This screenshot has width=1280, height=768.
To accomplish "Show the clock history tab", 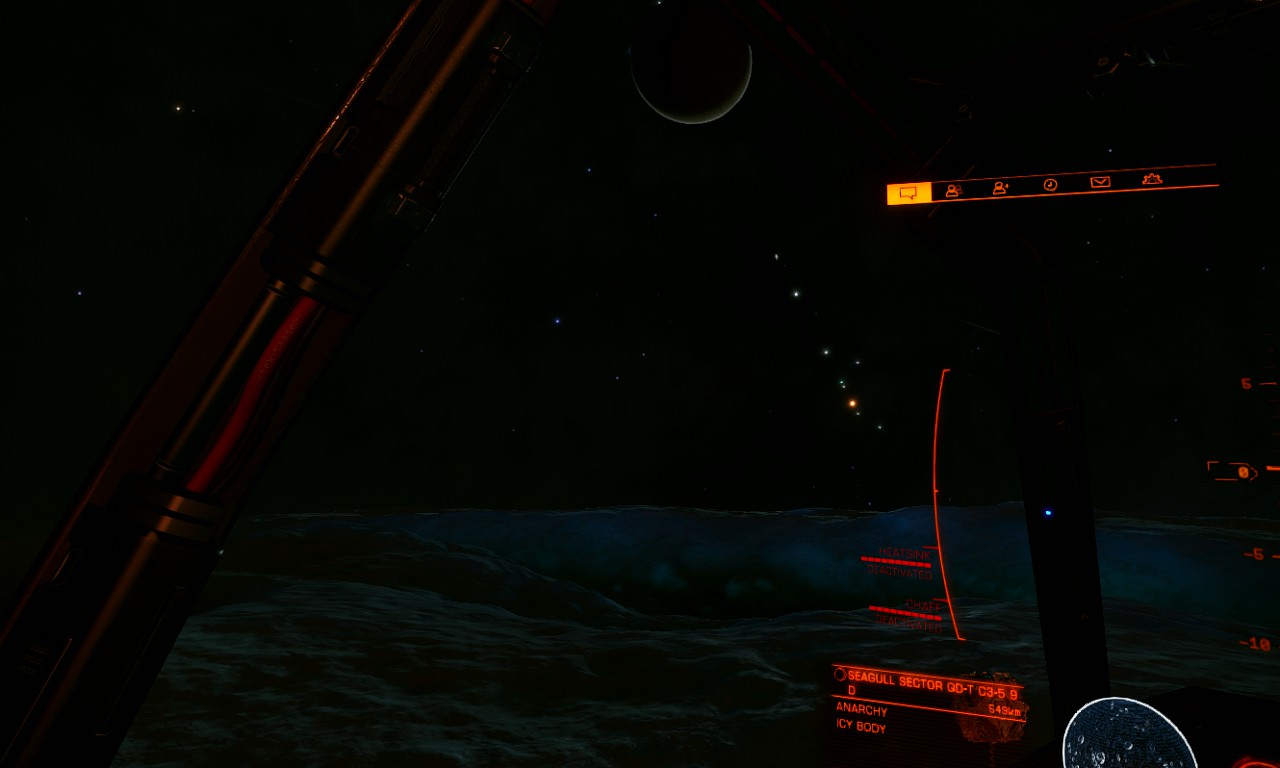I will click(x=1050, y=184).
